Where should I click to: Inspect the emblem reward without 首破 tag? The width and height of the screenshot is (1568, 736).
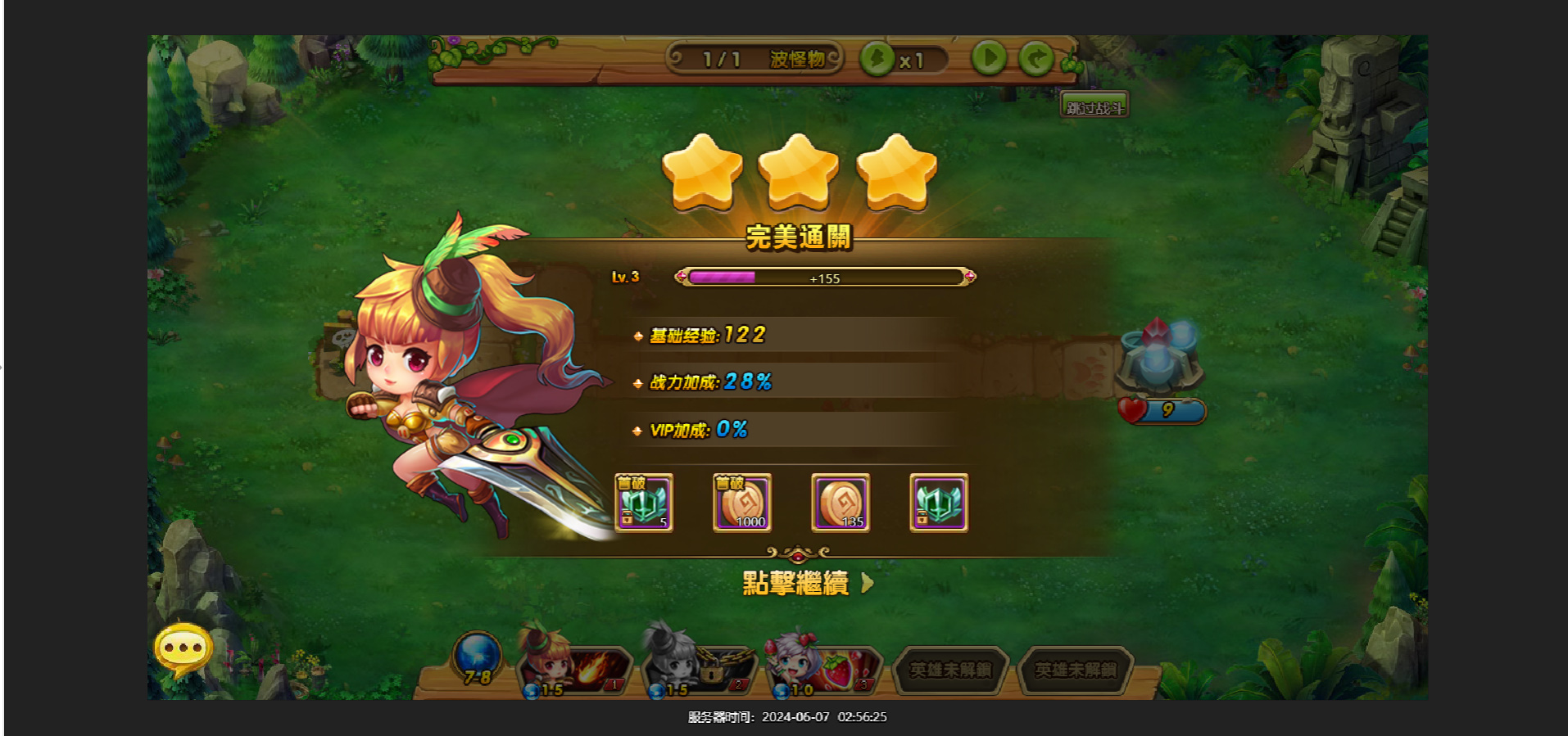coord(939,503)
